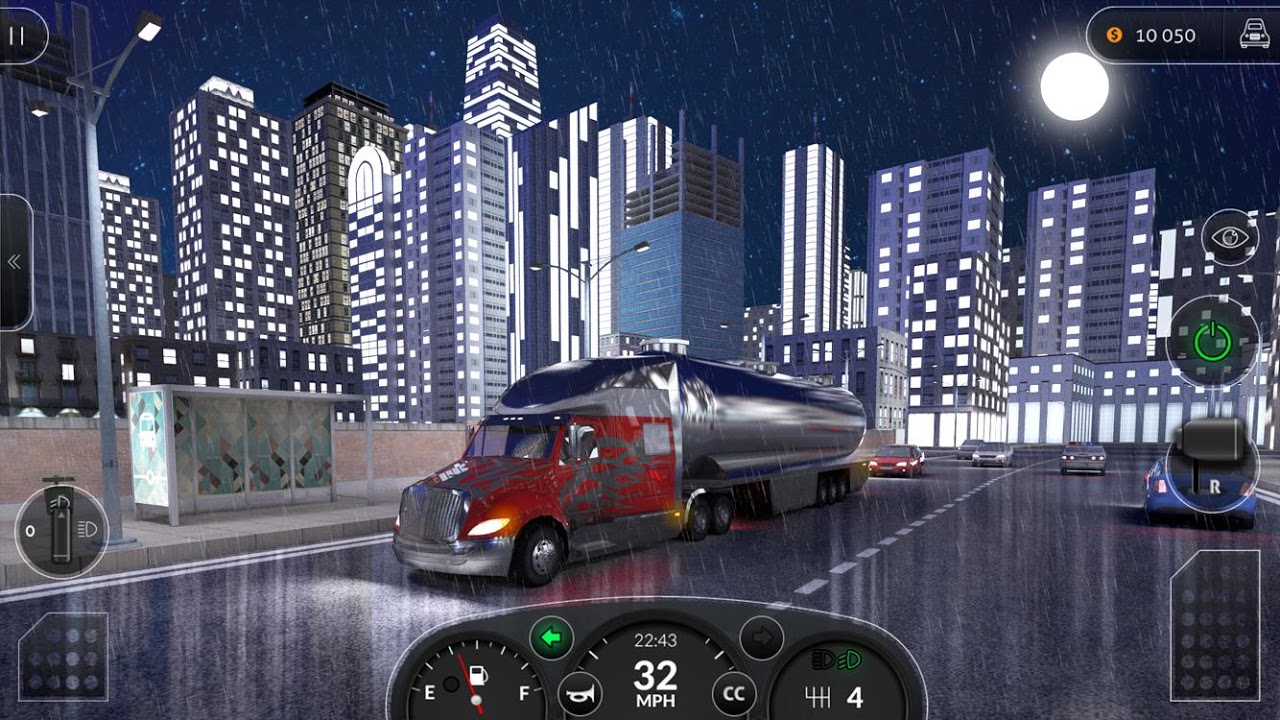1280x720 pixels.
Task: Tap the gearbox pattern icon beside the 4
Action: click(818, 695)
